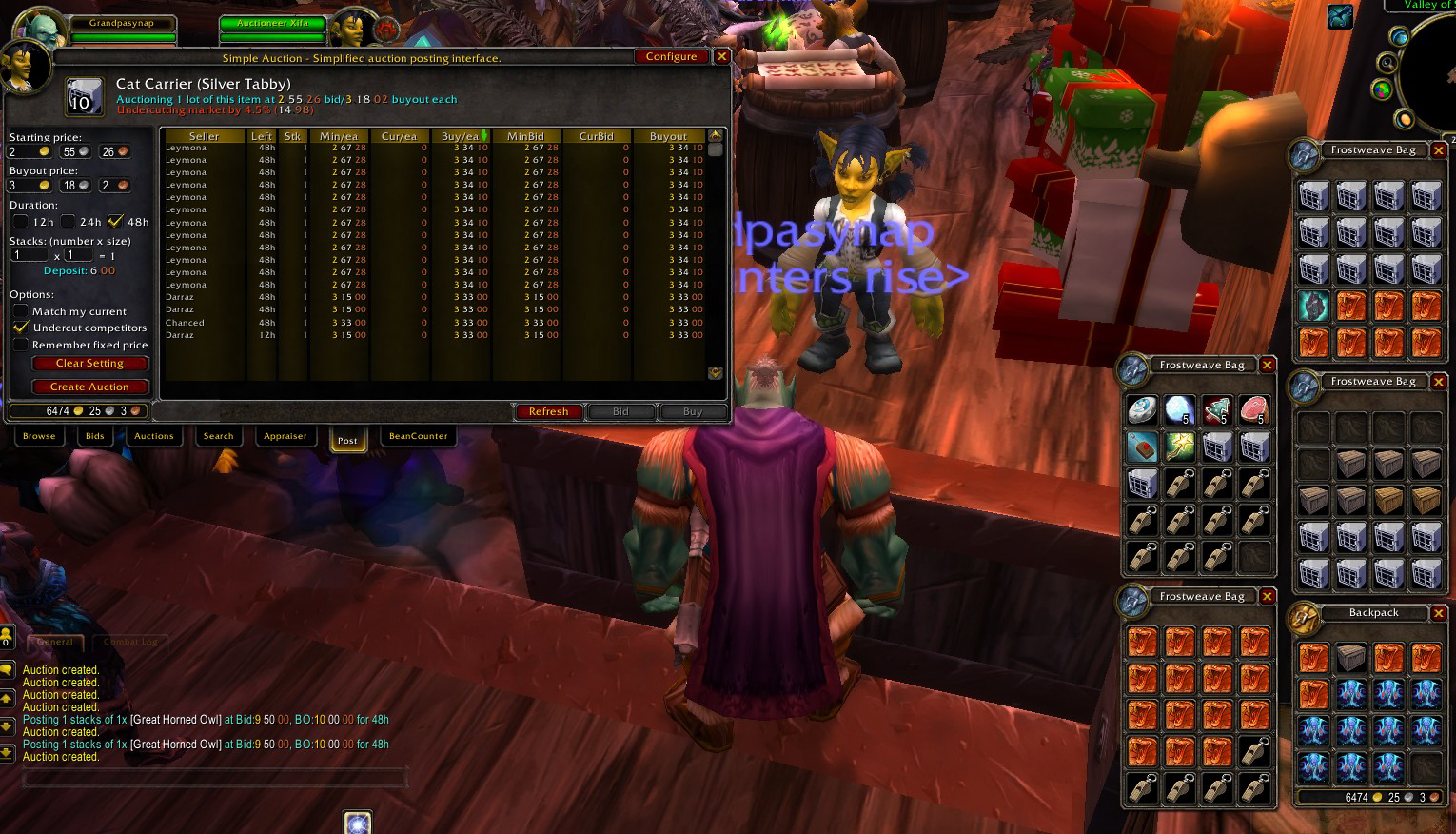Click the Backpack bag icon on its frame

coord(1301,620)
